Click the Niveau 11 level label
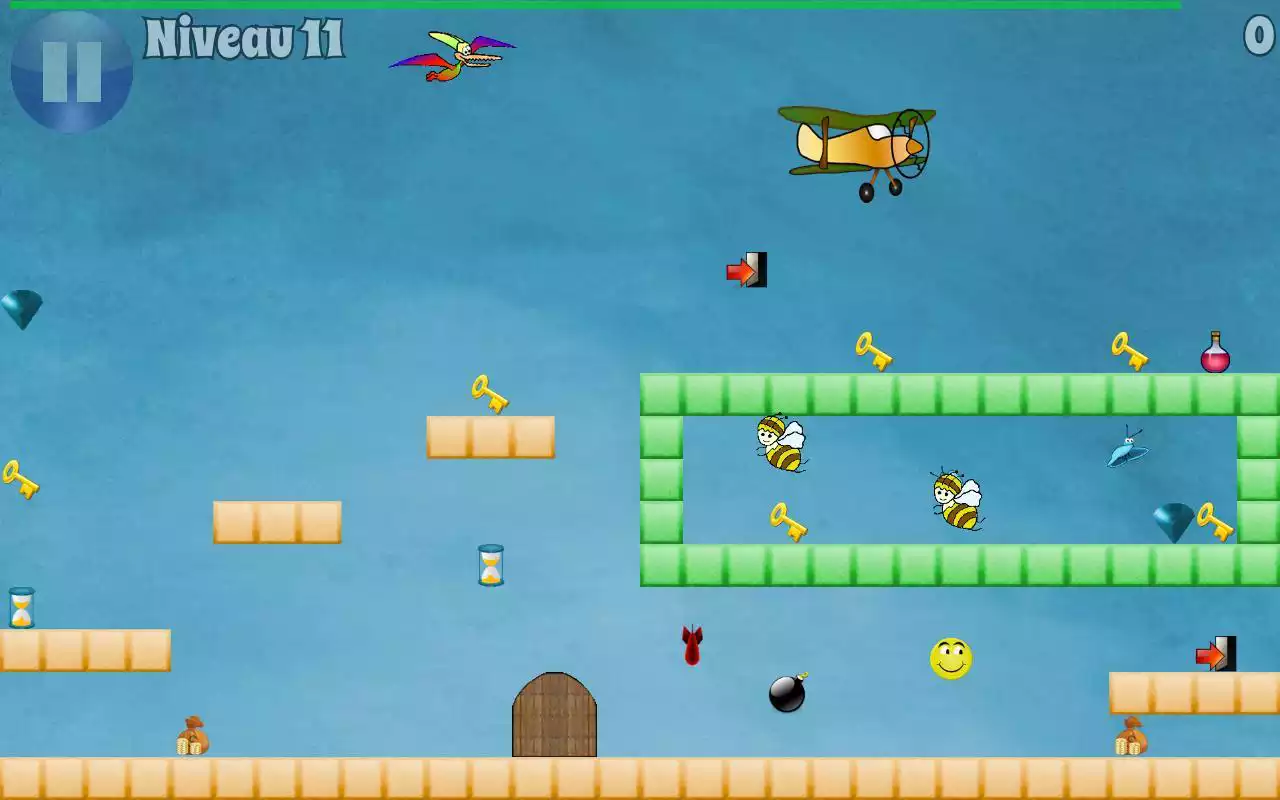The image size is (1280, 800). coord(246,42)
